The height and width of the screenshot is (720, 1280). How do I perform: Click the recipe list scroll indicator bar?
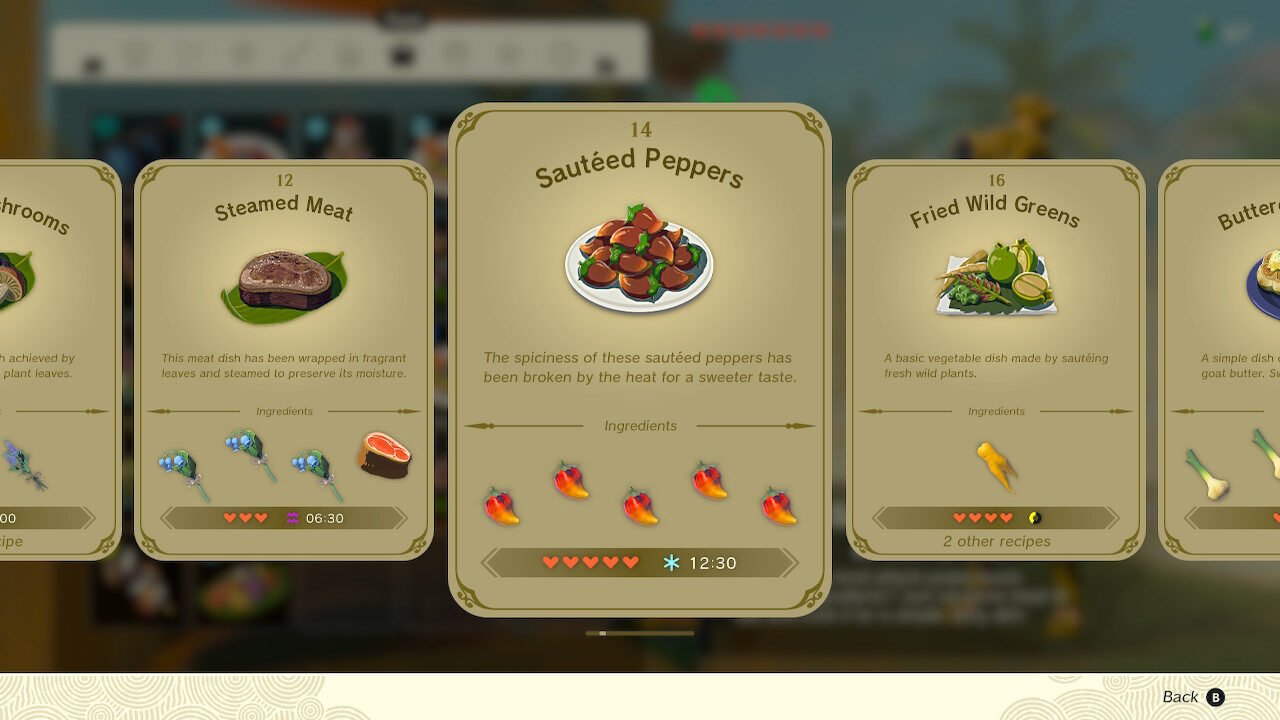(x=640, y=633)
